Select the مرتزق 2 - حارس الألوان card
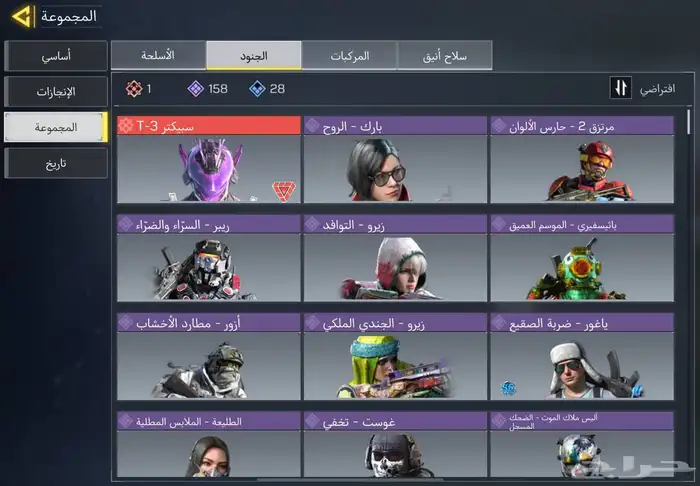 tap(582, 160)
